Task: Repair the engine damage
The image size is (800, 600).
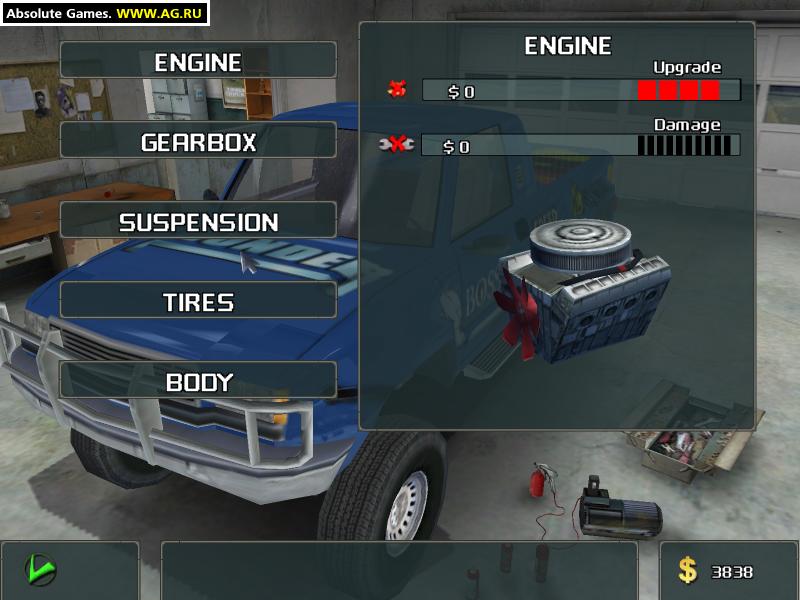Action: [397, 145]
